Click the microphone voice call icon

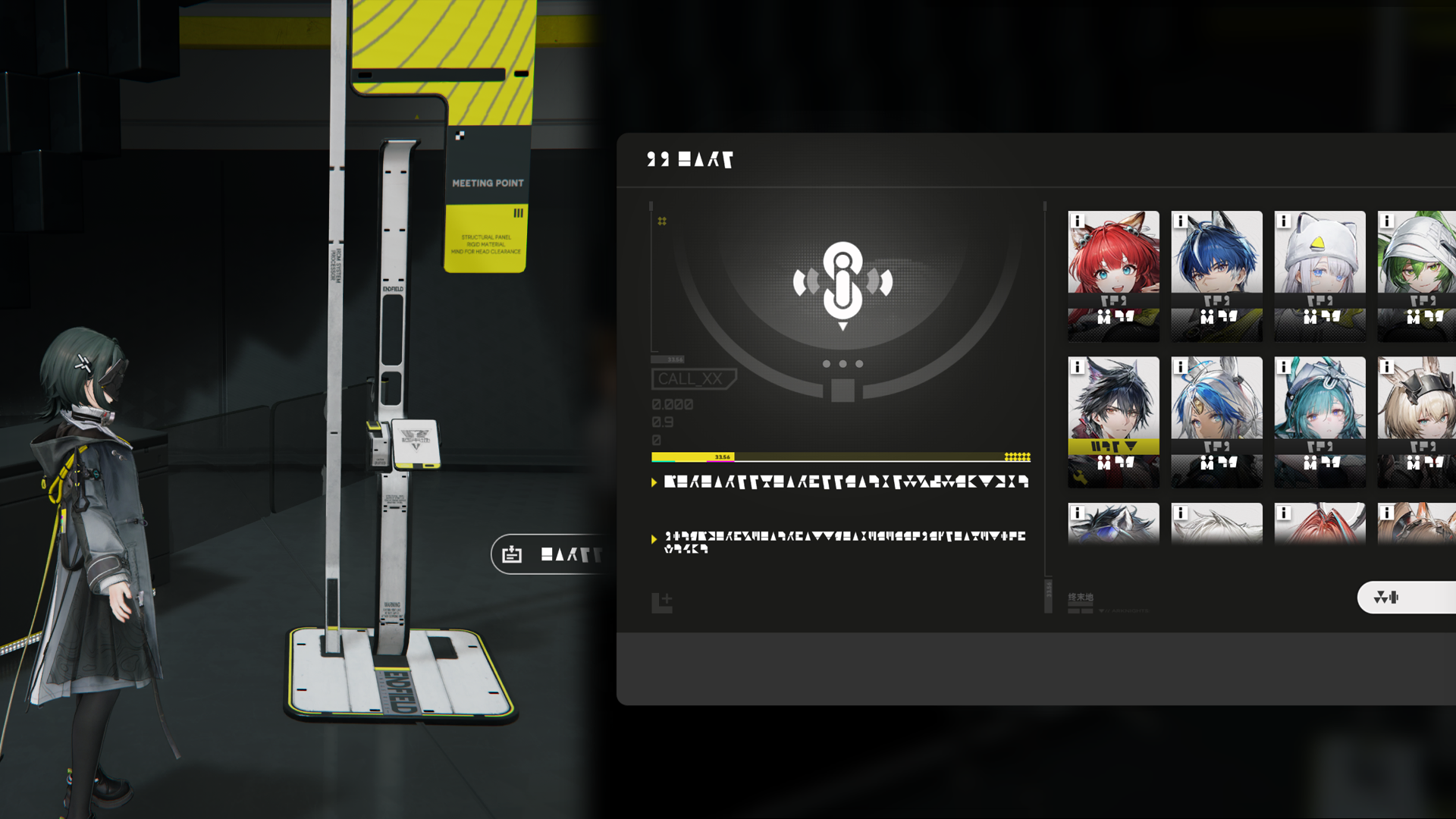(843, 282)
